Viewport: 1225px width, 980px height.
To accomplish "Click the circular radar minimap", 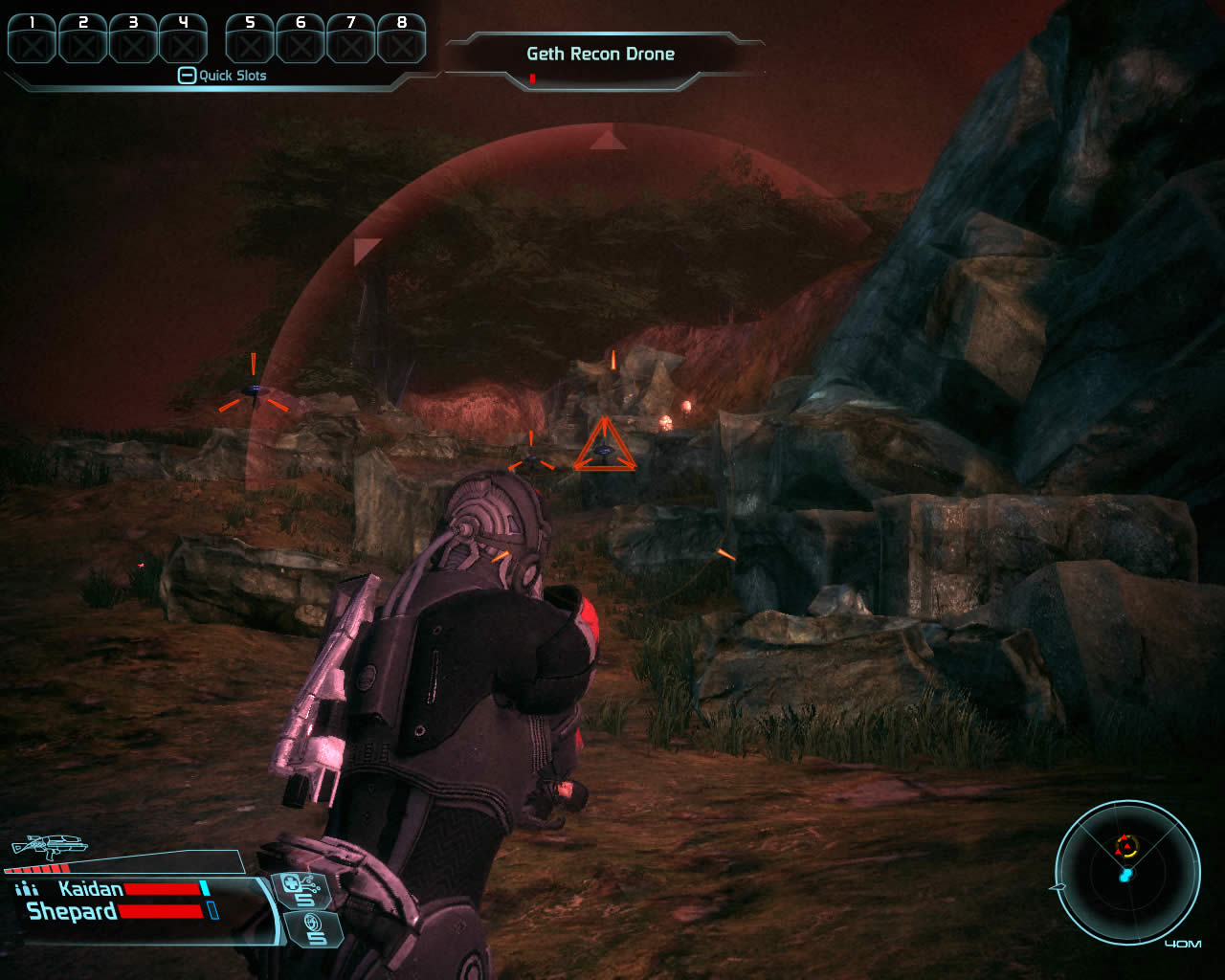I will pyautogui.click(x=1127, y=872).
